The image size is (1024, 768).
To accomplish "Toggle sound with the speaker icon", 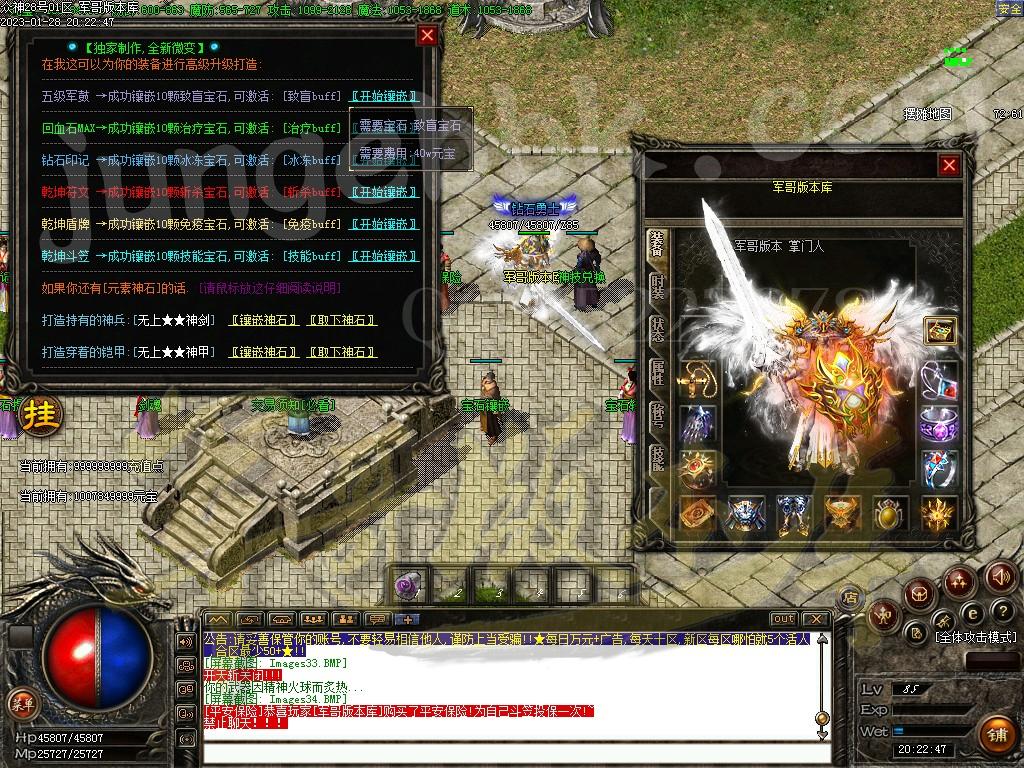I will pyautogui.click(x=1000, y=576).
